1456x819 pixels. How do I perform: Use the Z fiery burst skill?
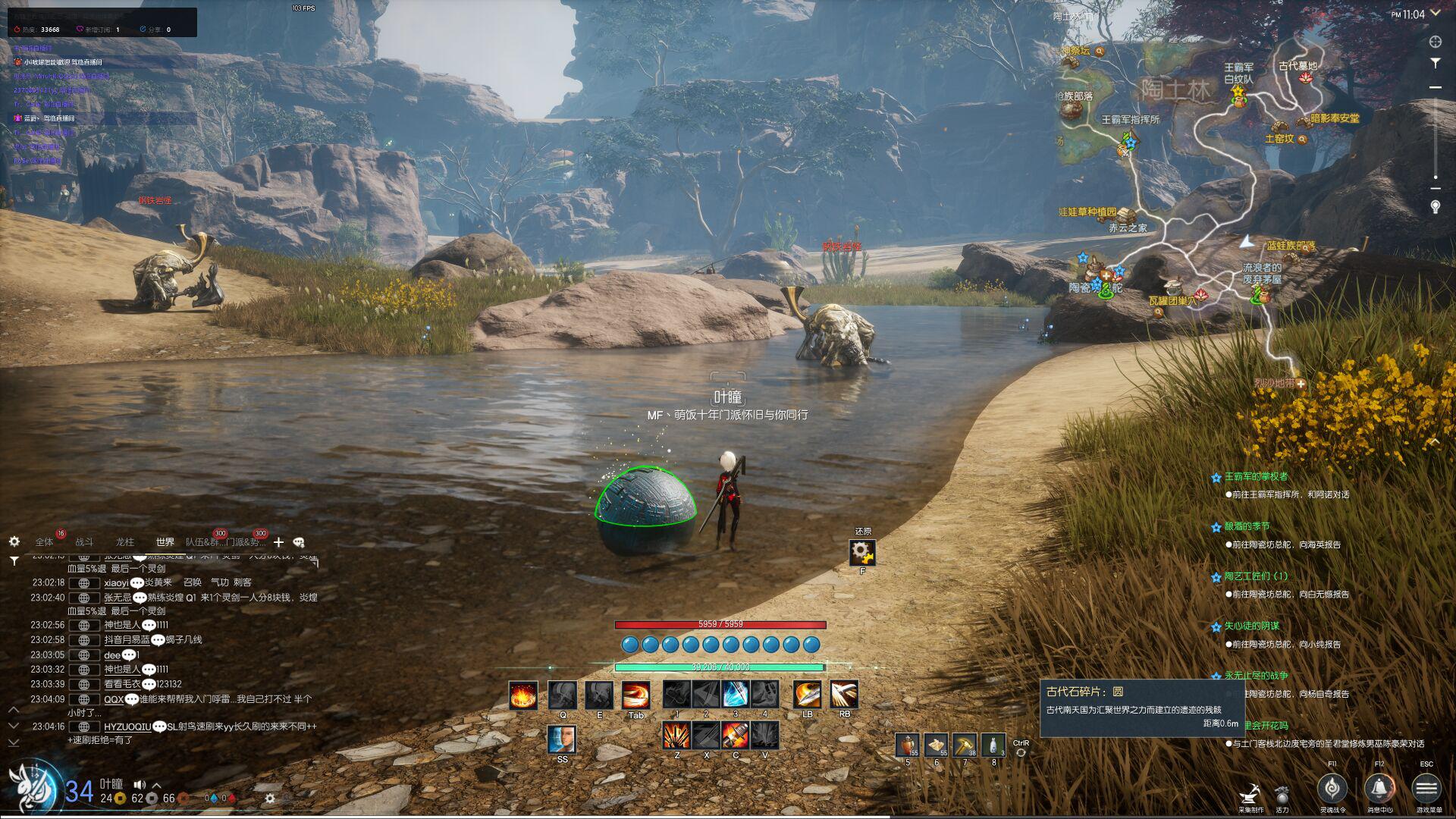click(x=676, y=735)
